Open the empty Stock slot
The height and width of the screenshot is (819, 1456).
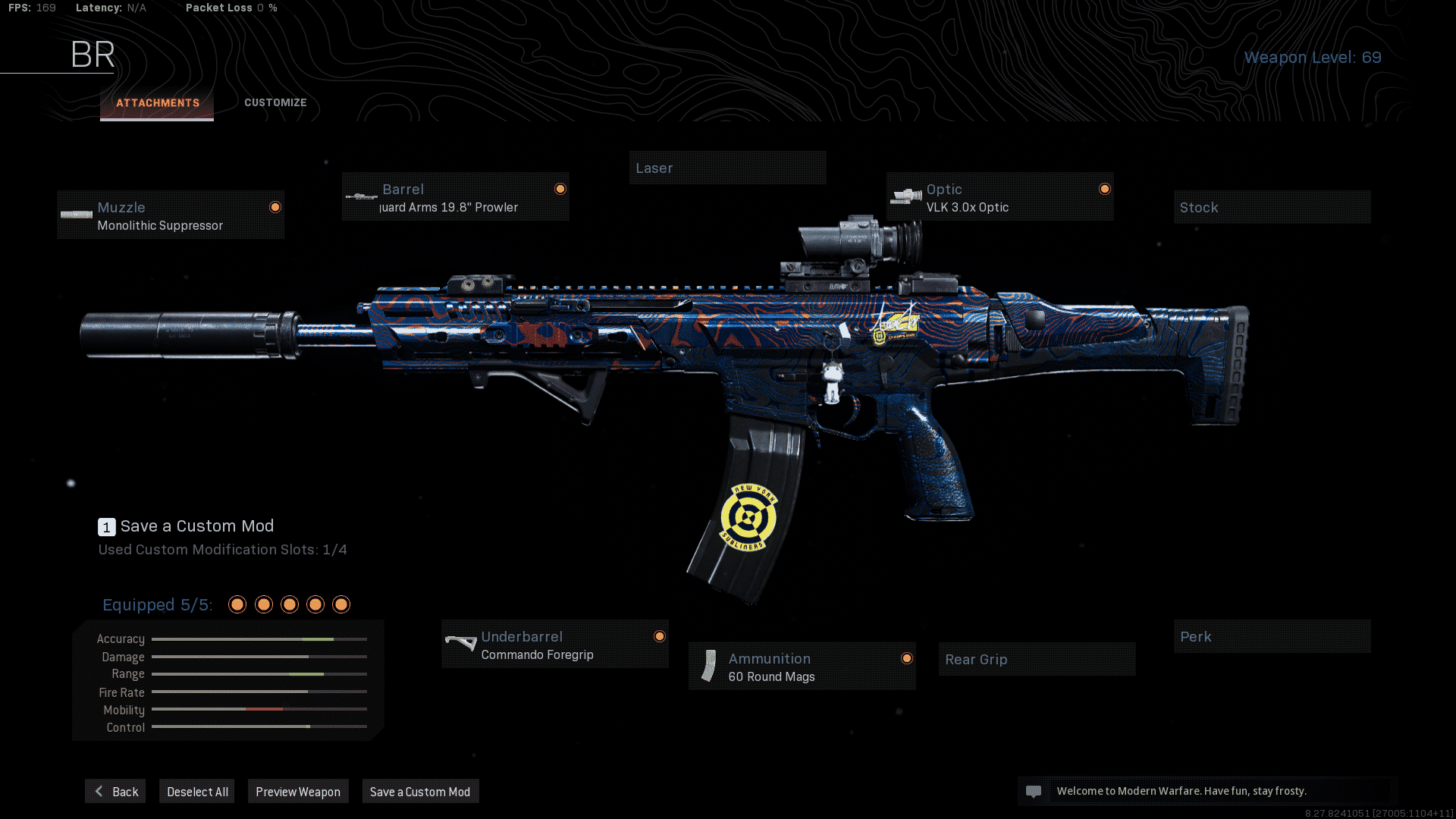(x=1272, y=208)
